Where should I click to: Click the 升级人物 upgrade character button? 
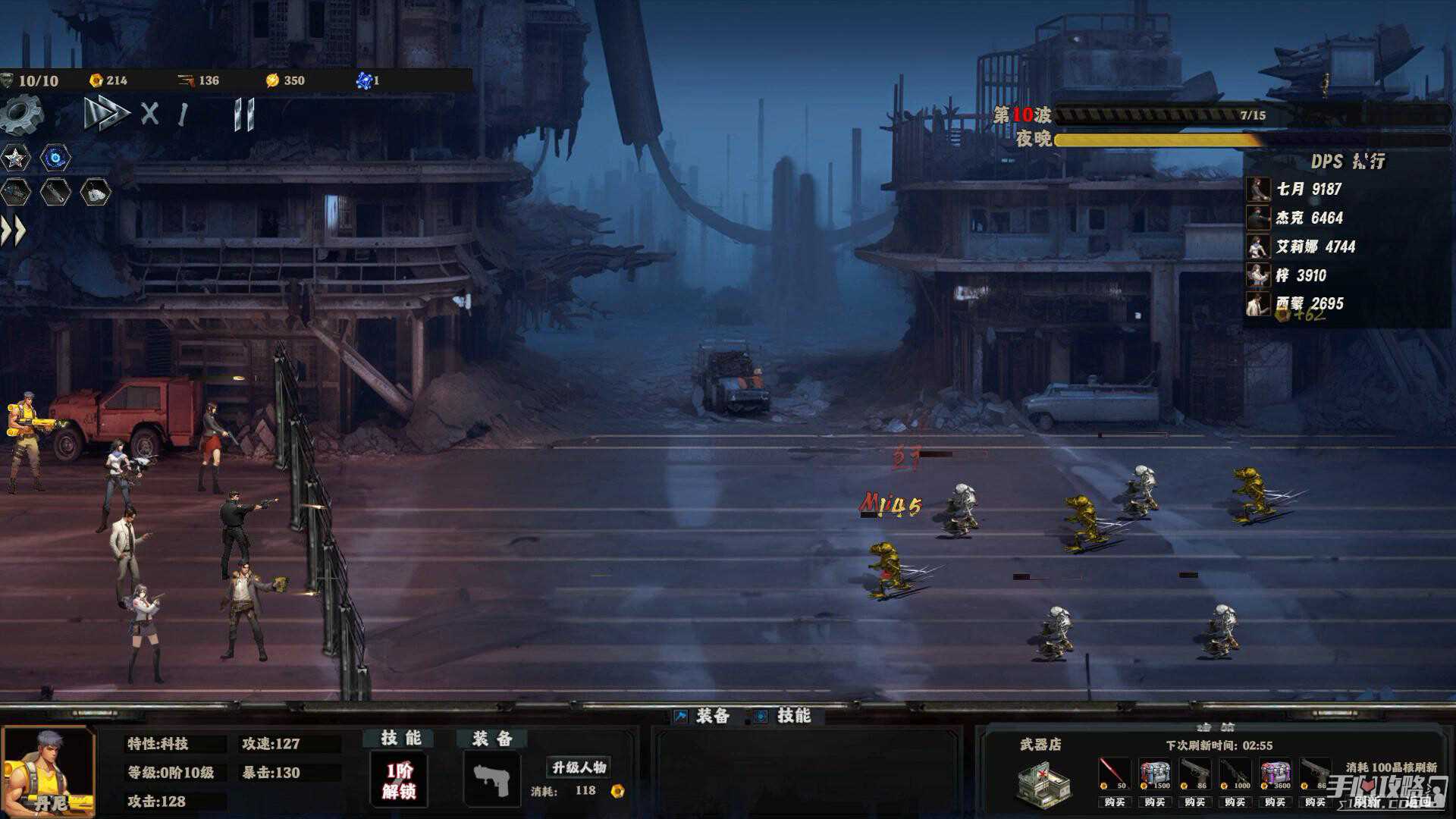click(579, 767)
